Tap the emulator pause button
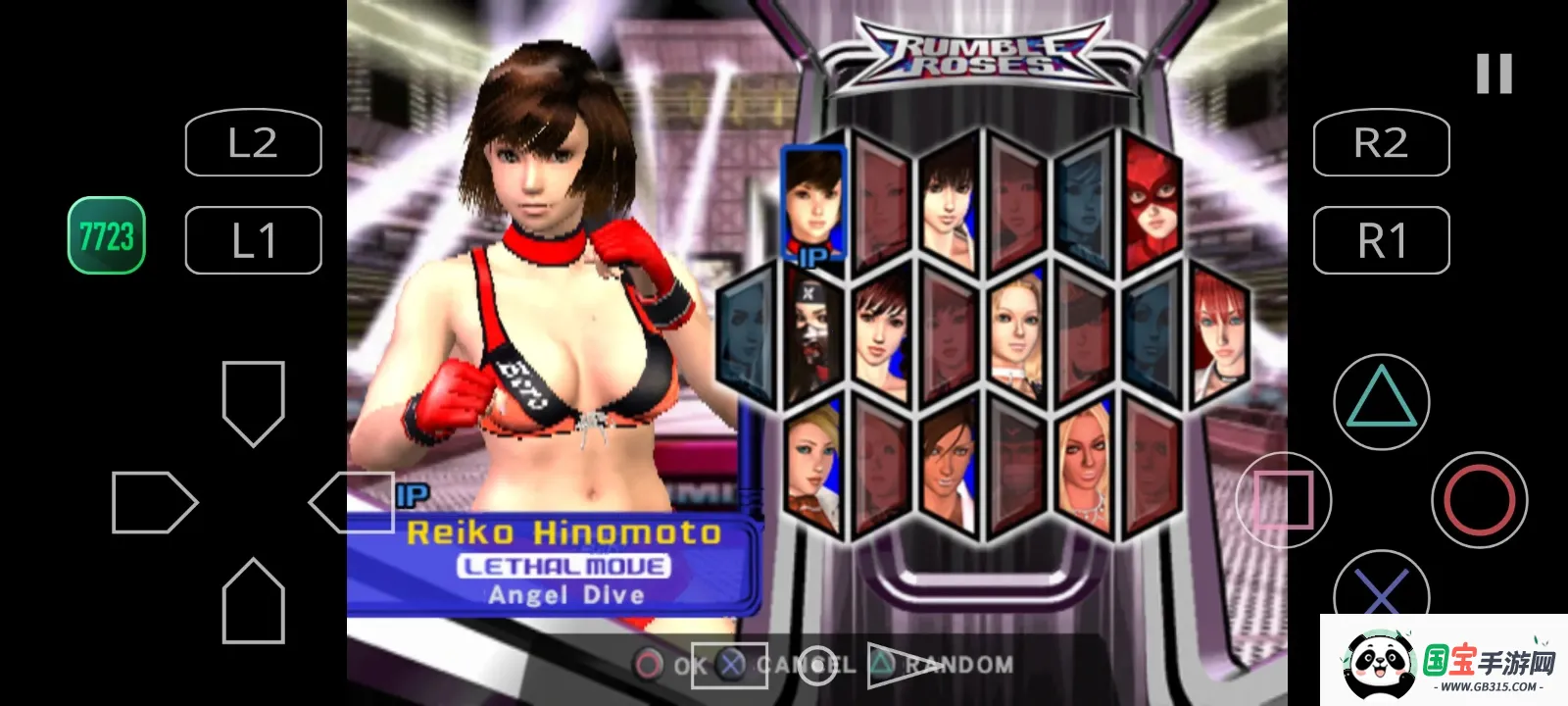1568x706 pixels. coord(1494,75)
